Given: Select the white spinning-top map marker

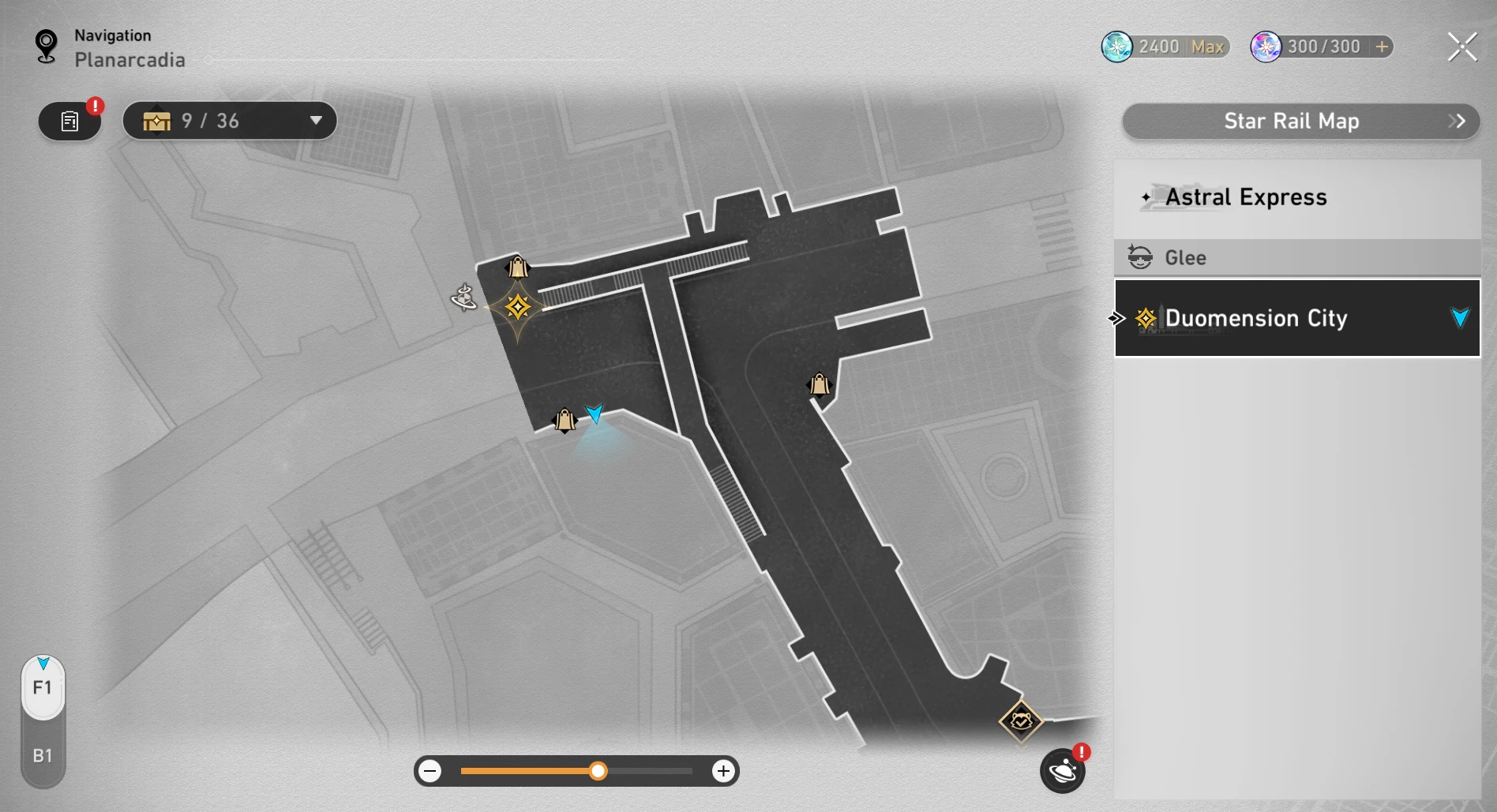Looking at the screenshot, I should [463, 297].
